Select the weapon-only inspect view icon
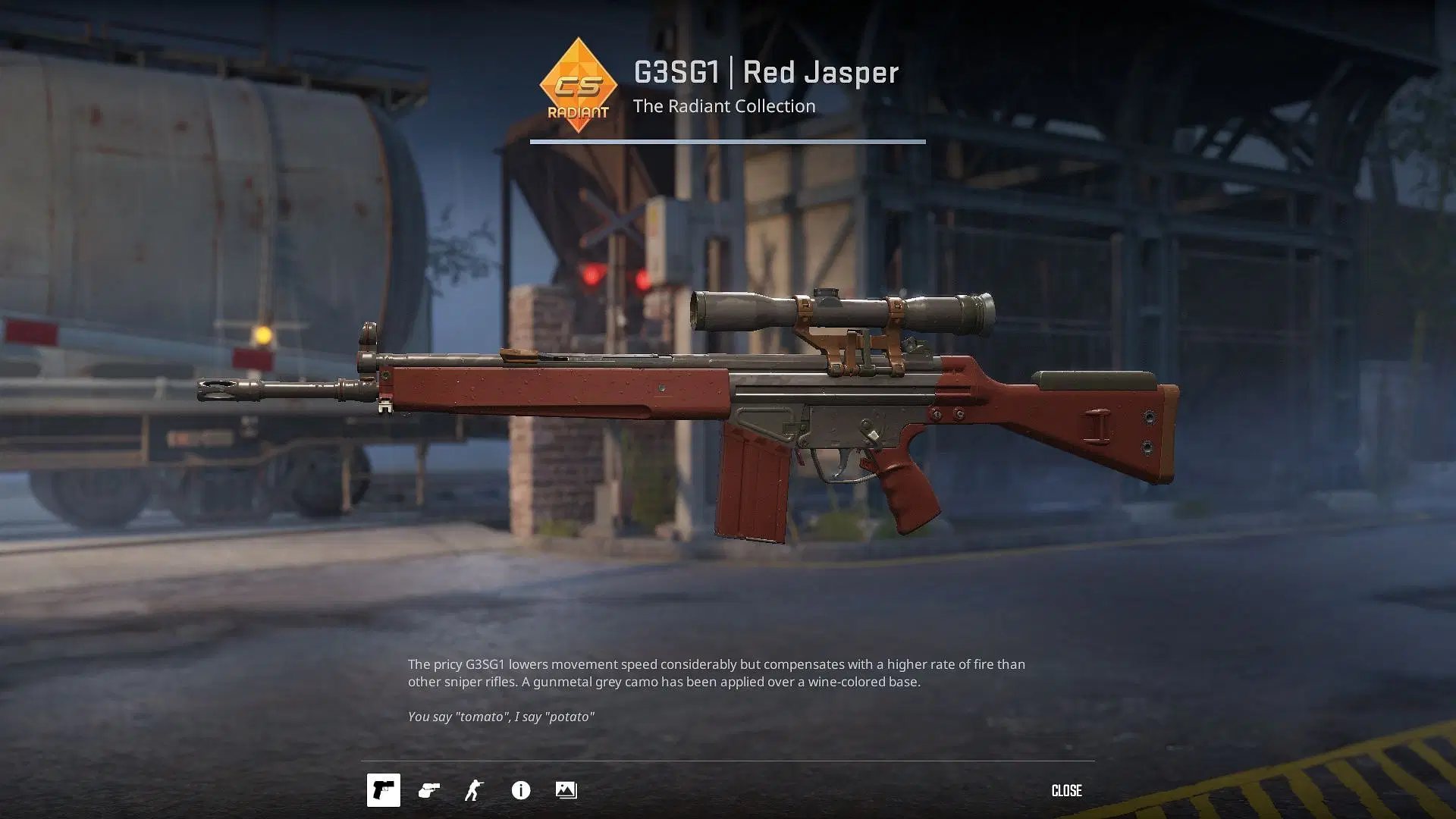 click(384, 790)
